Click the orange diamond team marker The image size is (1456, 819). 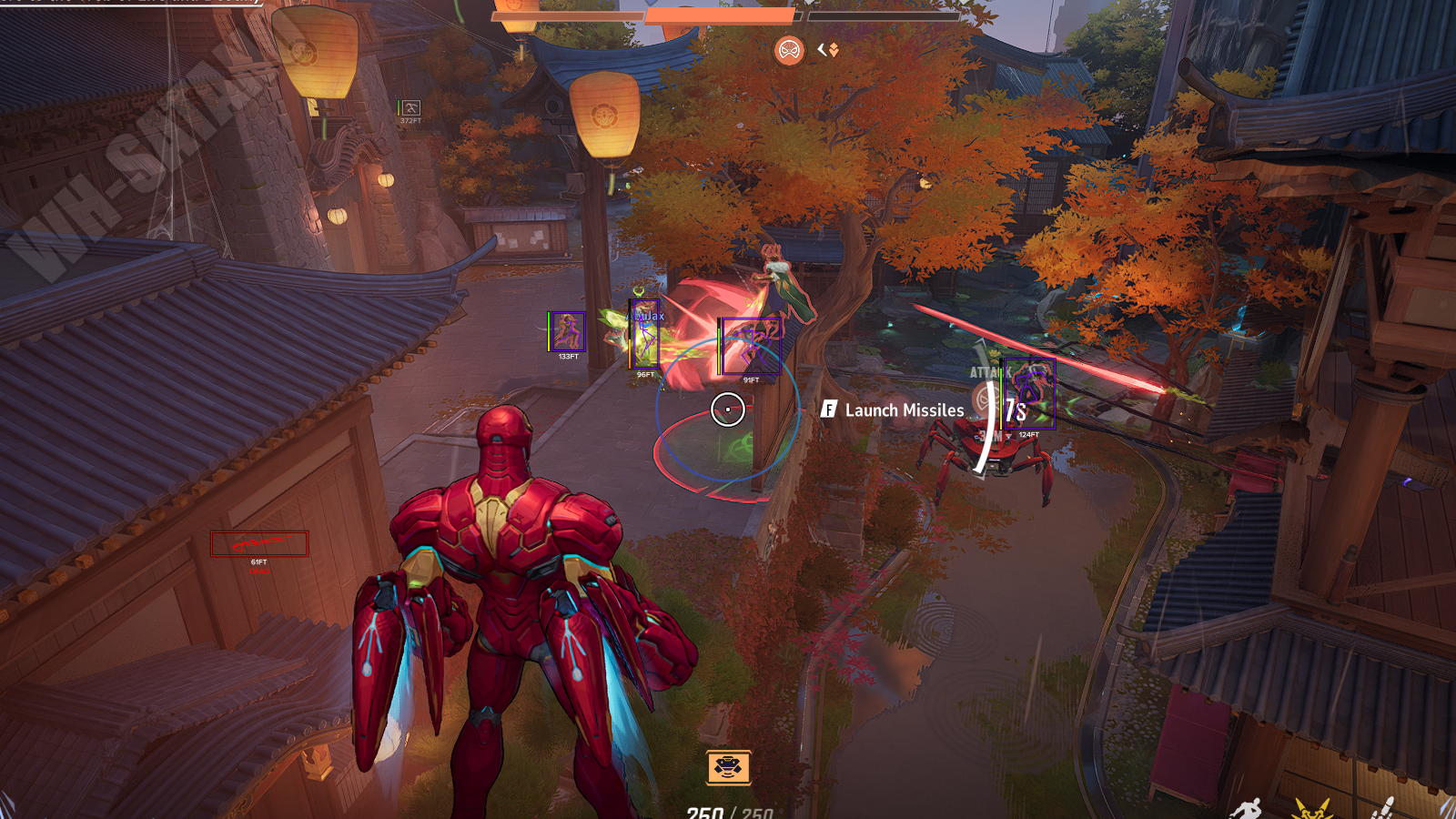coord(833,50)
